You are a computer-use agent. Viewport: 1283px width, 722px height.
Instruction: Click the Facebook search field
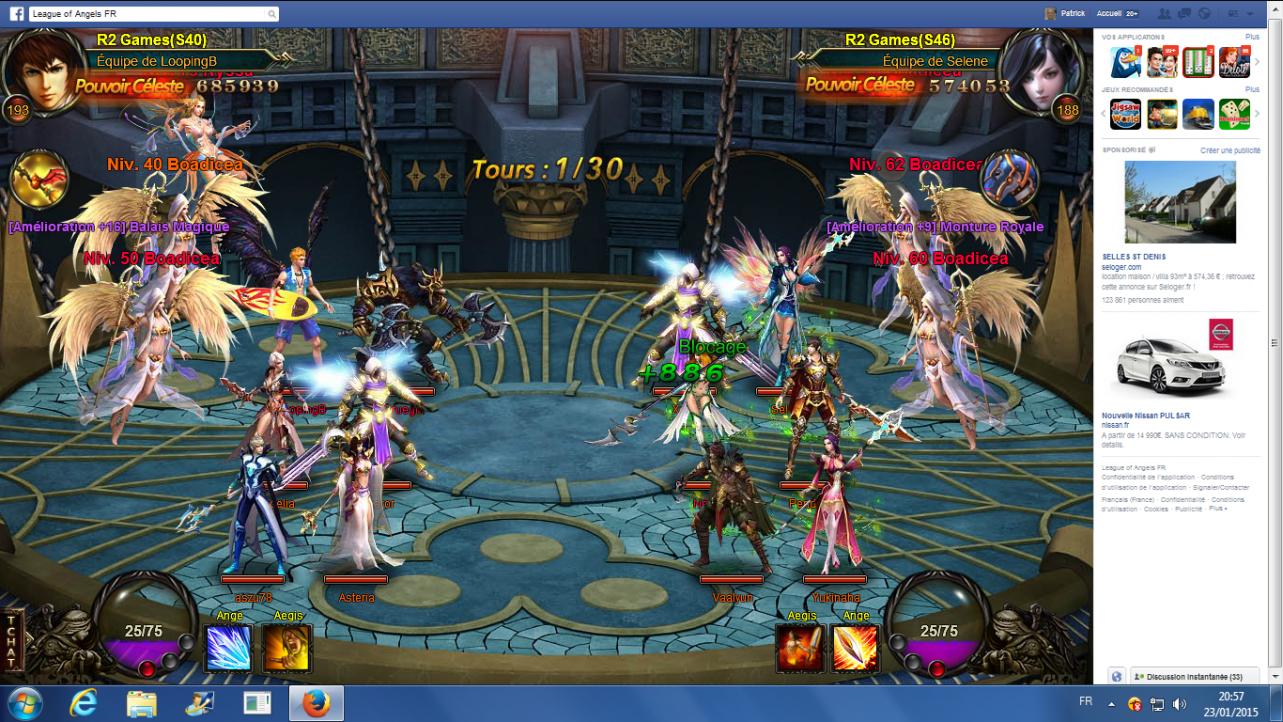click(x=150, y=14)
